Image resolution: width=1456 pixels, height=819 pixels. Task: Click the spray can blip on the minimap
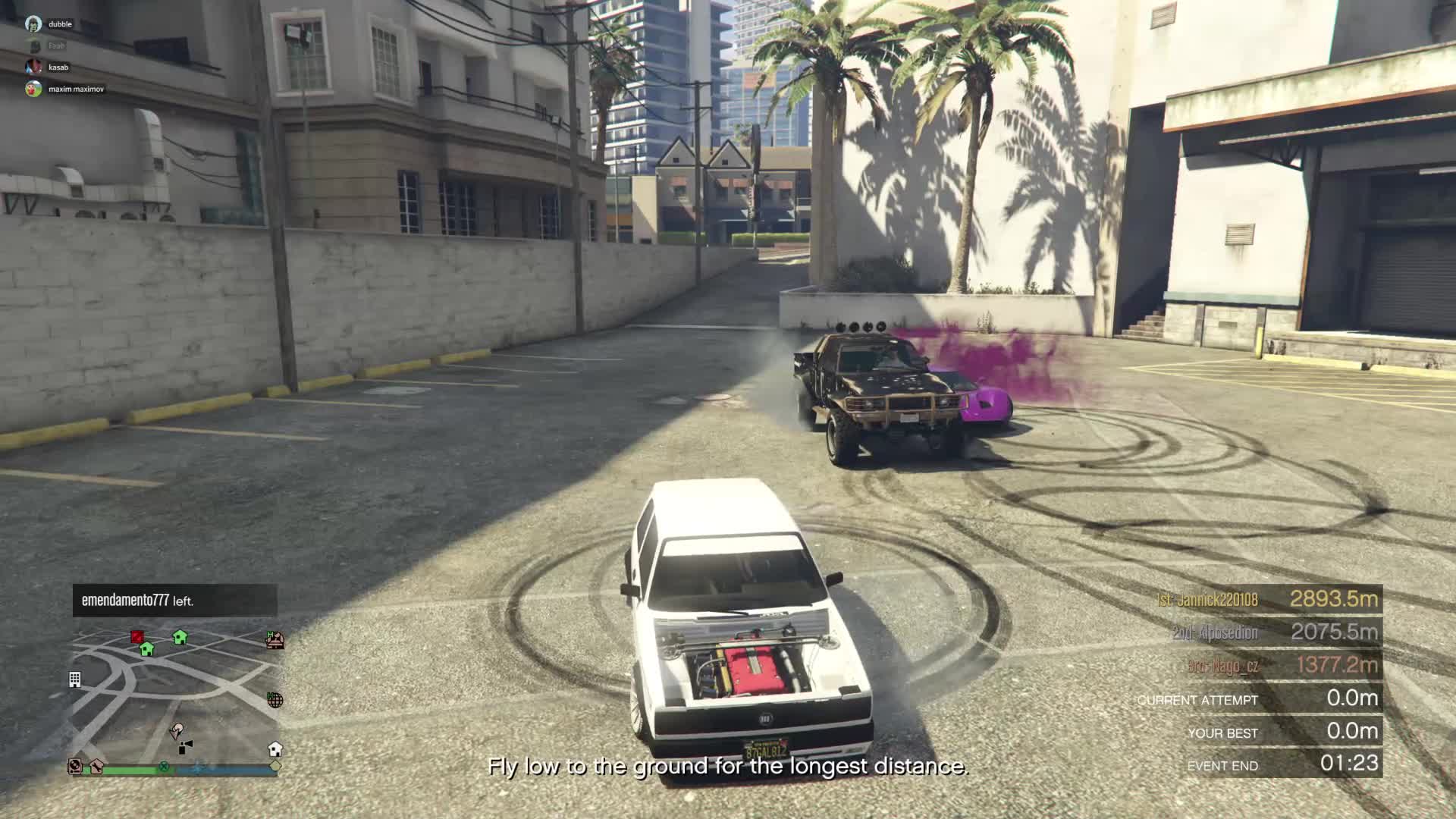click(185, 748)
